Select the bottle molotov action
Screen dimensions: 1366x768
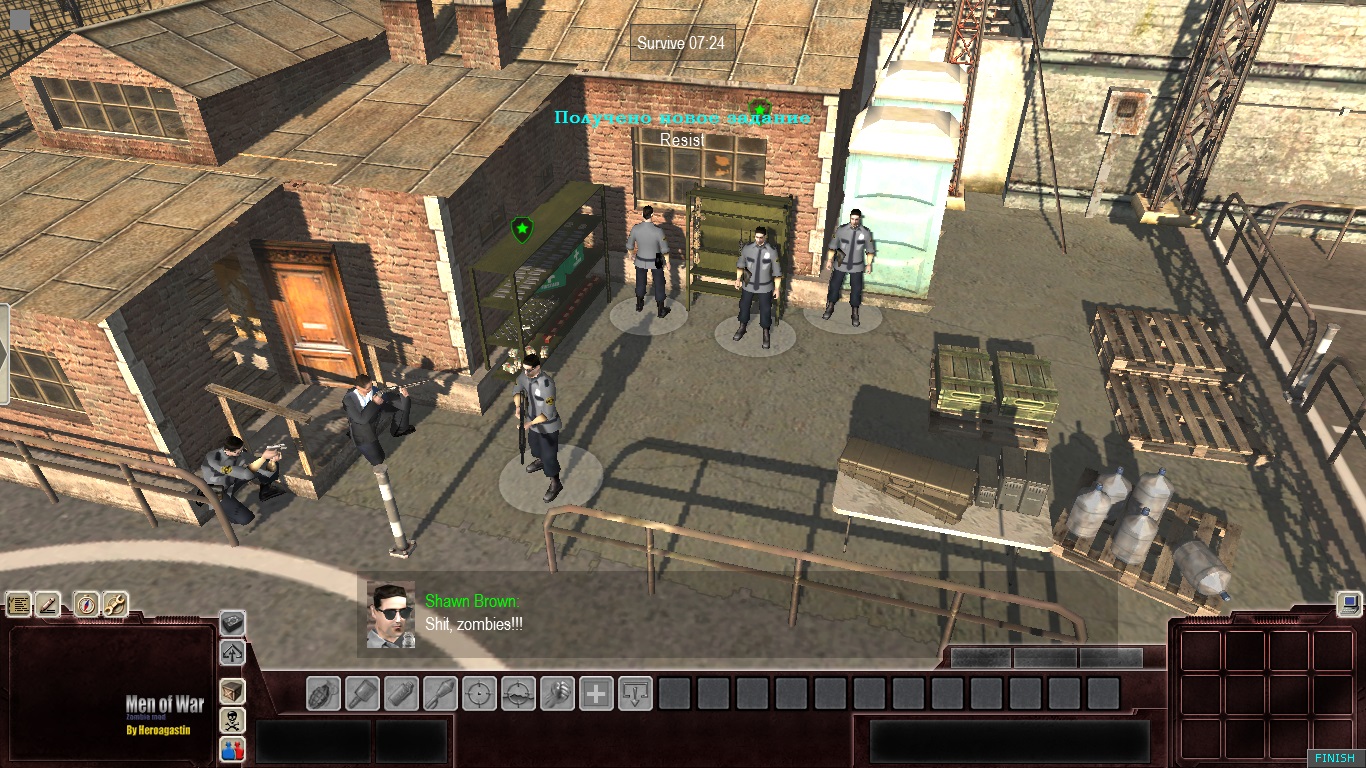401,693
